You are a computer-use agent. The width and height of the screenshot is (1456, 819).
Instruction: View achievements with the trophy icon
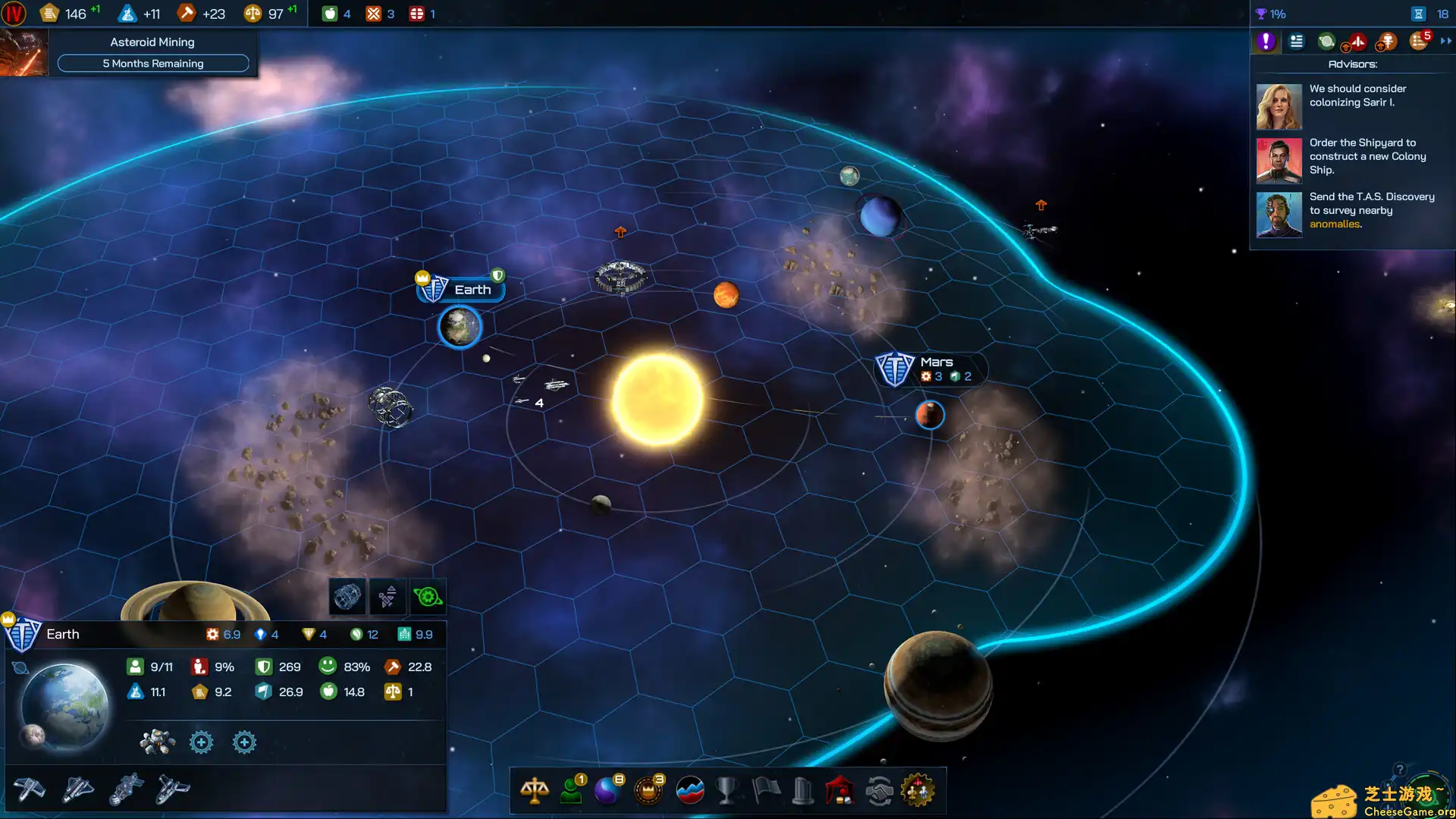coord(727,790)
